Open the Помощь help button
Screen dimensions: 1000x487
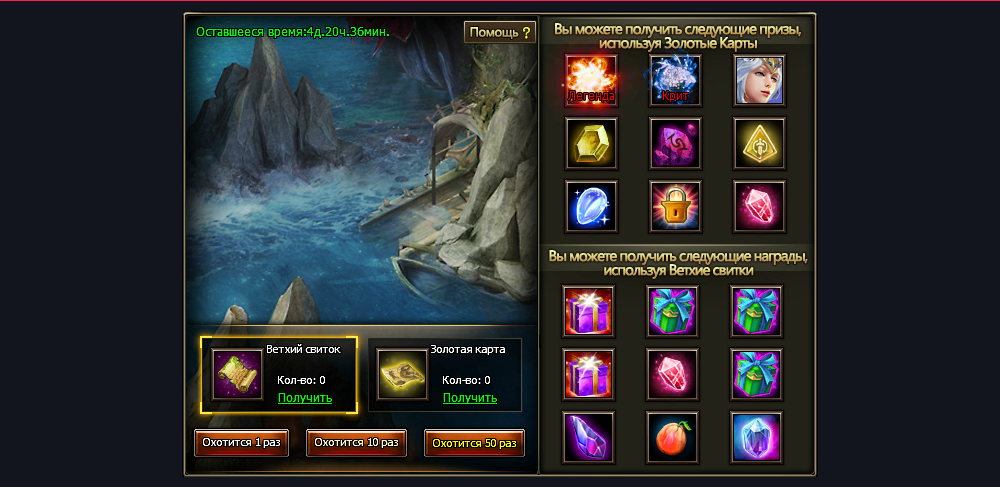pos(500,32)
